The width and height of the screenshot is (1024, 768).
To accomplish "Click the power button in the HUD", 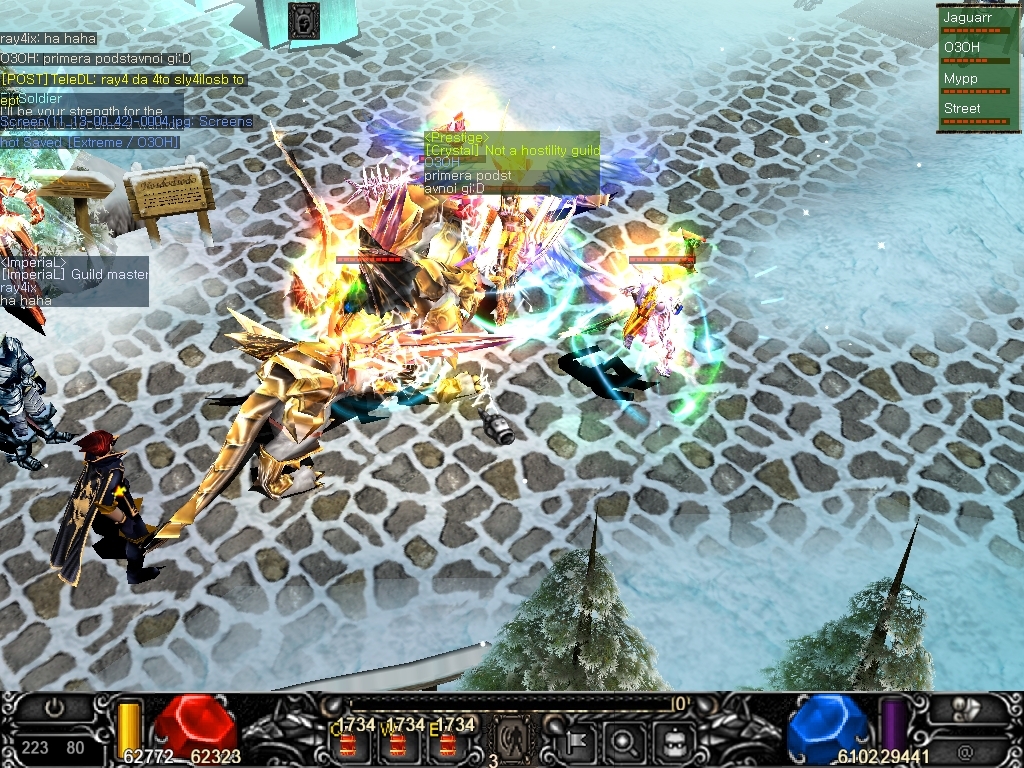I will tap(55, 708).
